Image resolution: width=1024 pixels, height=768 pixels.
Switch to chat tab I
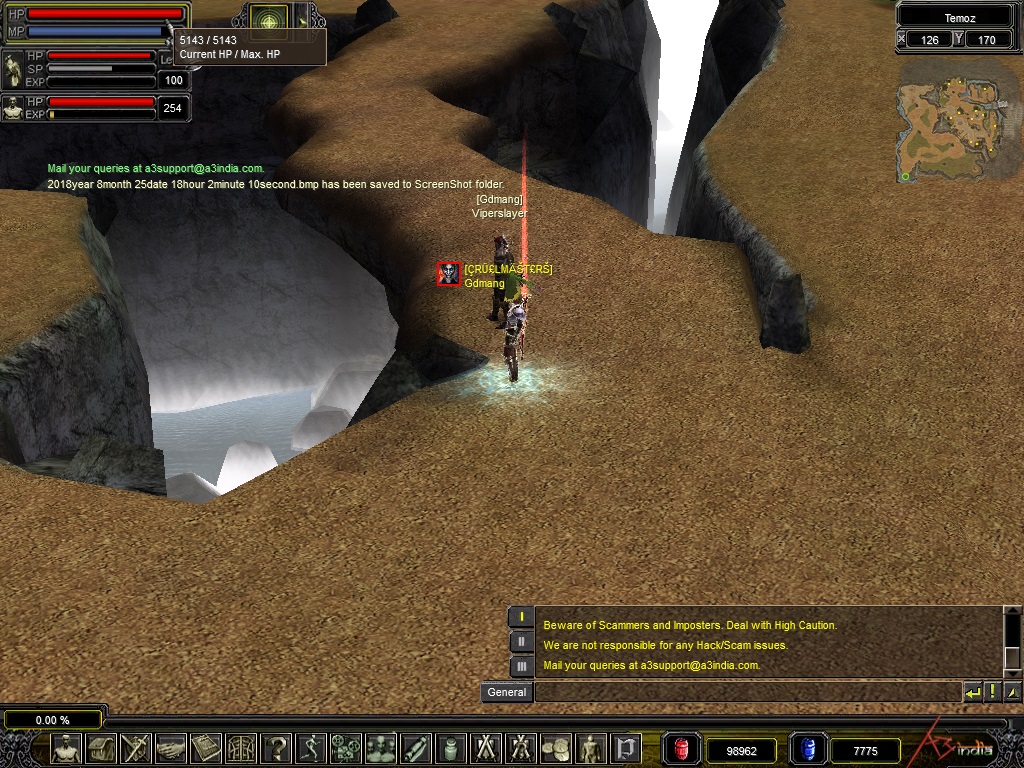(521, 616)
